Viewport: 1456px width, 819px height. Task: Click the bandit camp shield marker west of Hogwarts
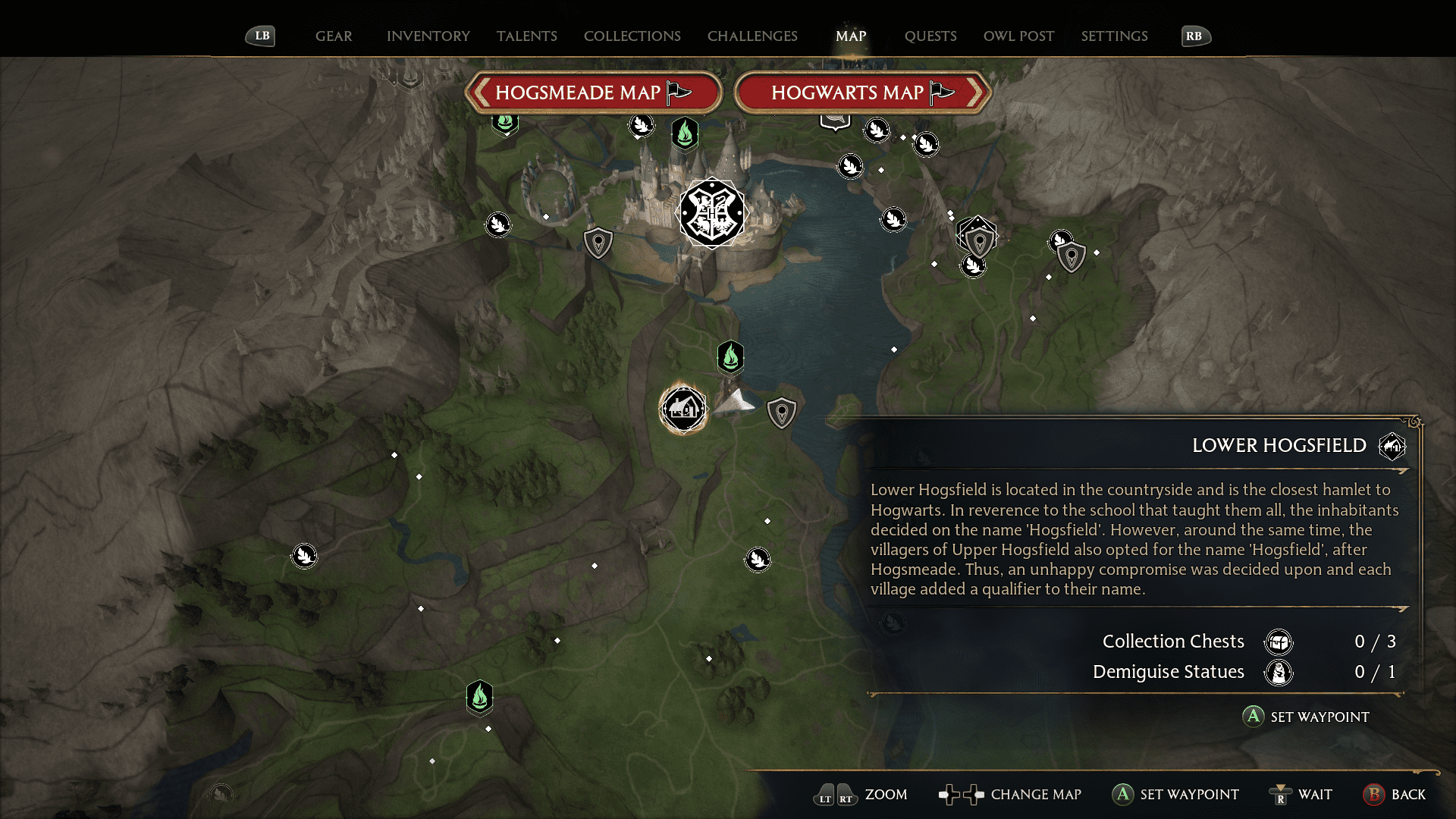[598, 243]
